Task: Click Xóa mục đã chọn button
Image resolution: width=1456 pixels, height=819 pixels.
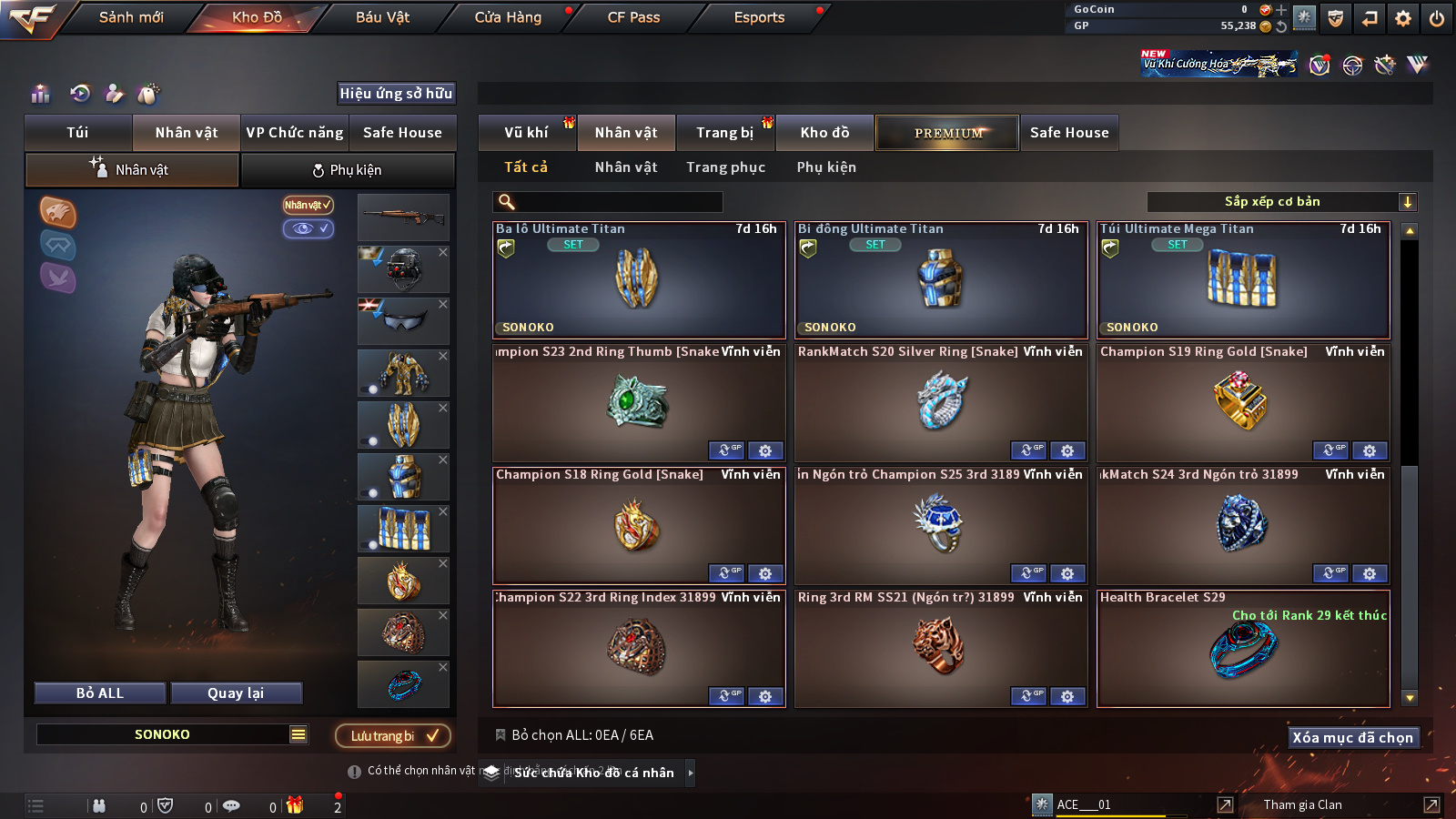Action: (x=1352, y=738)
